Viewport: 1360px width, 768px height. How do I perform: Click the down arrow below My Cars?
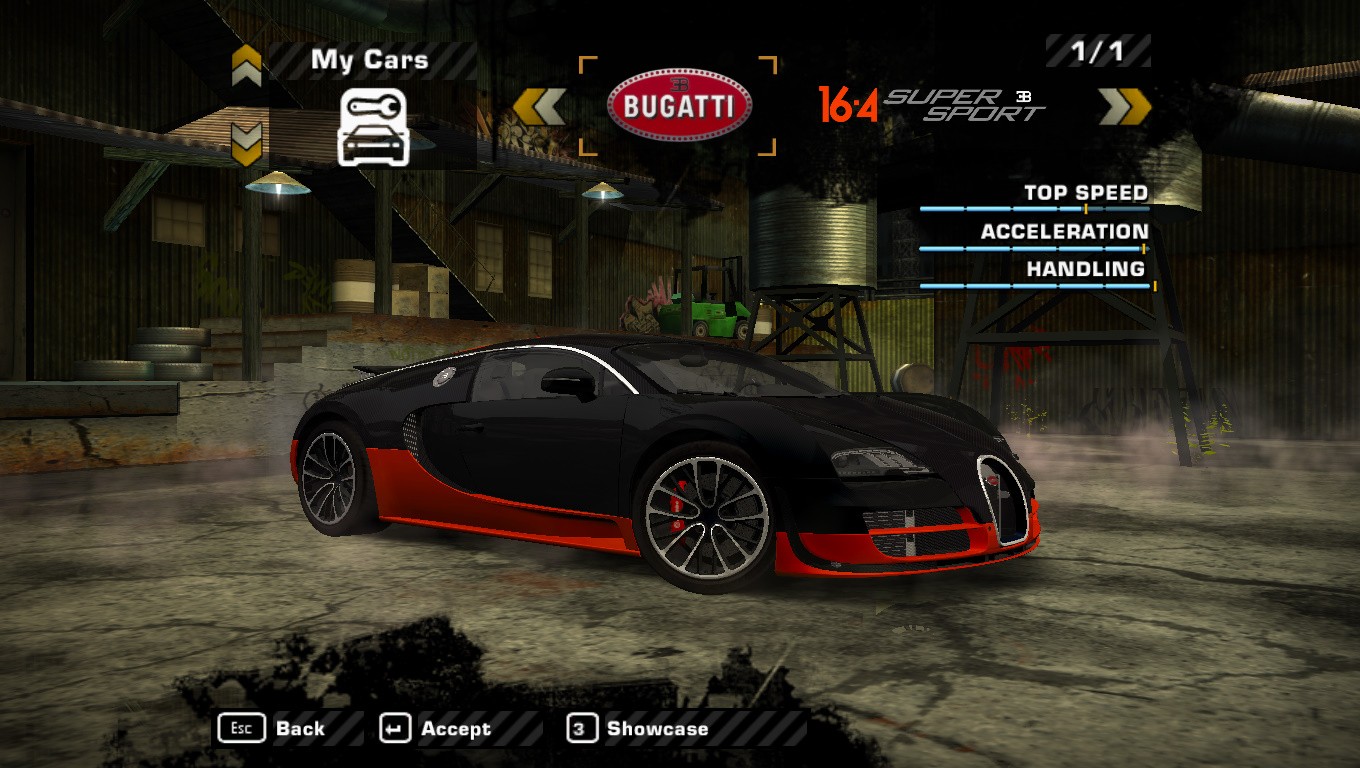click(247, 143)
